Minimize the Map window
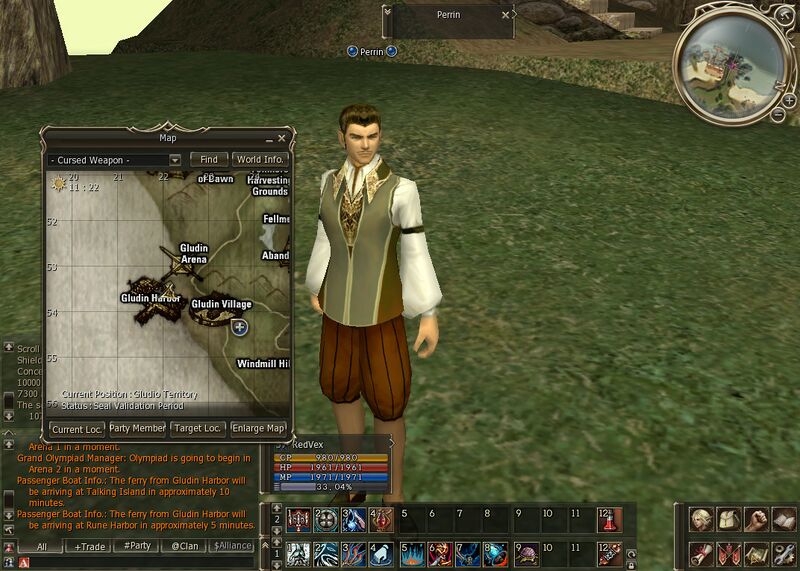The image size is (800, 571). point(270,138)
